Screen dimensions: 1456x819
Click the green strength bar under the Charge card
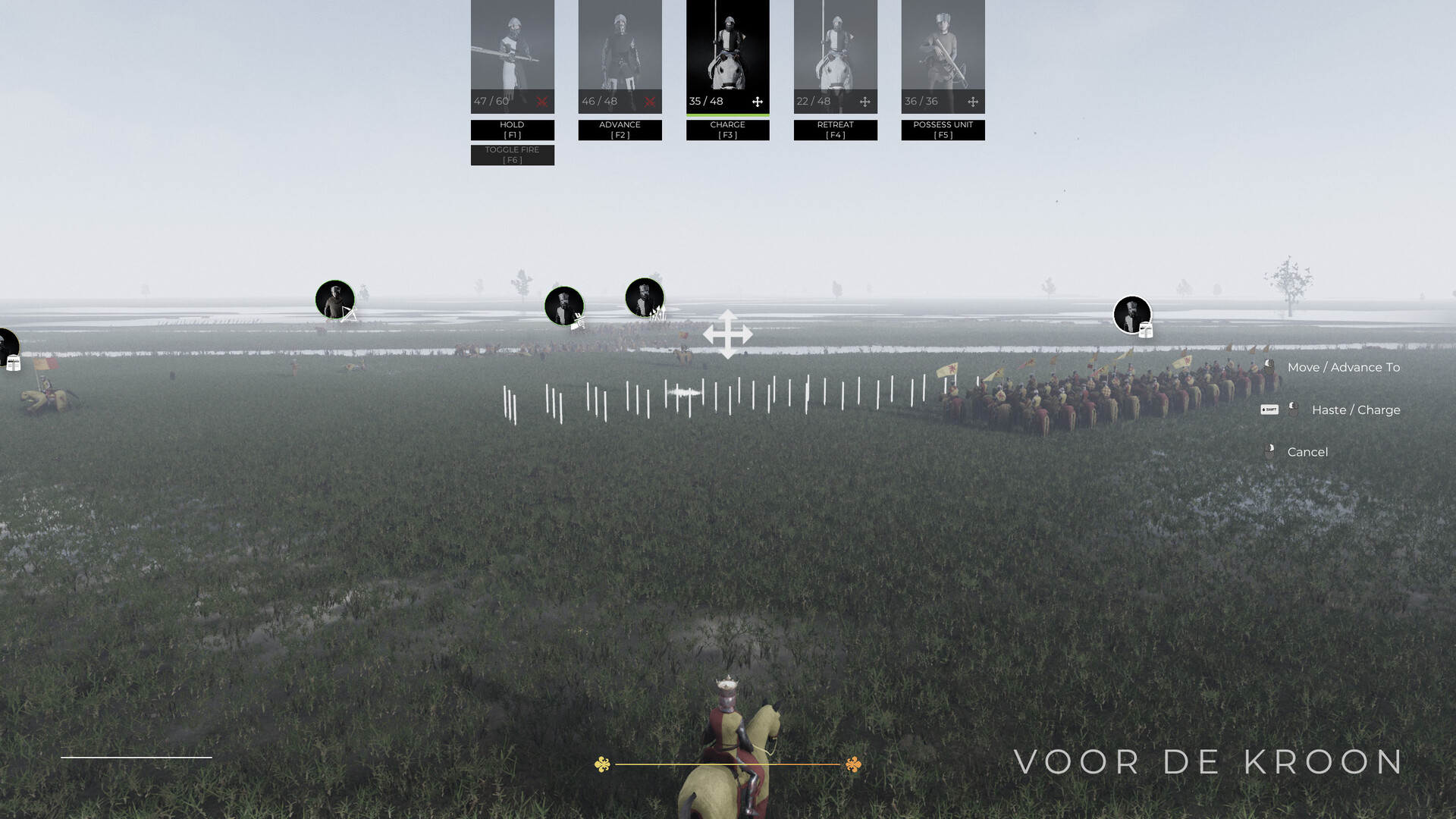point(727,114)
